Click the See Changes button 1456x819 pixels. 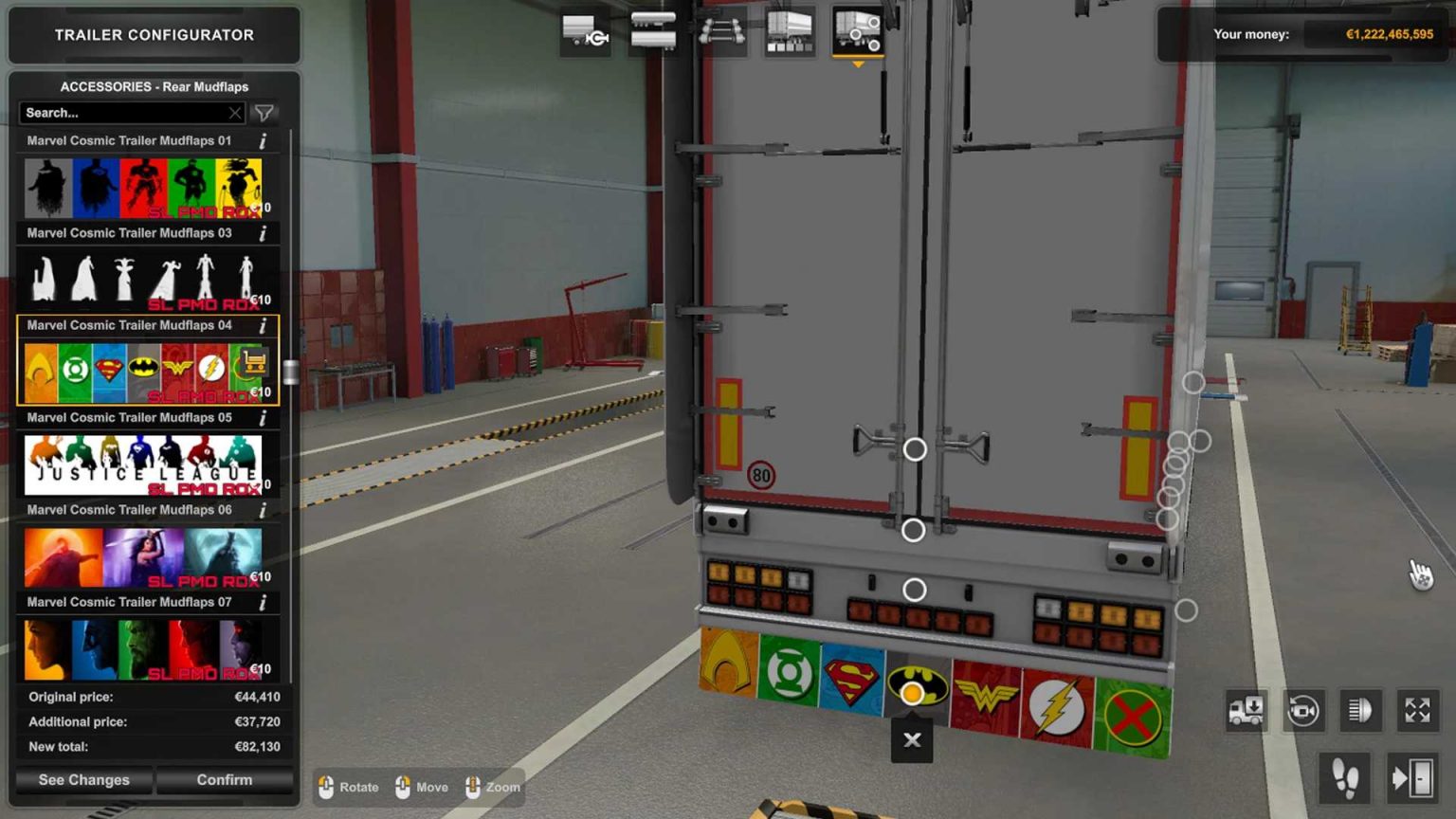click(x=83, y=779)
